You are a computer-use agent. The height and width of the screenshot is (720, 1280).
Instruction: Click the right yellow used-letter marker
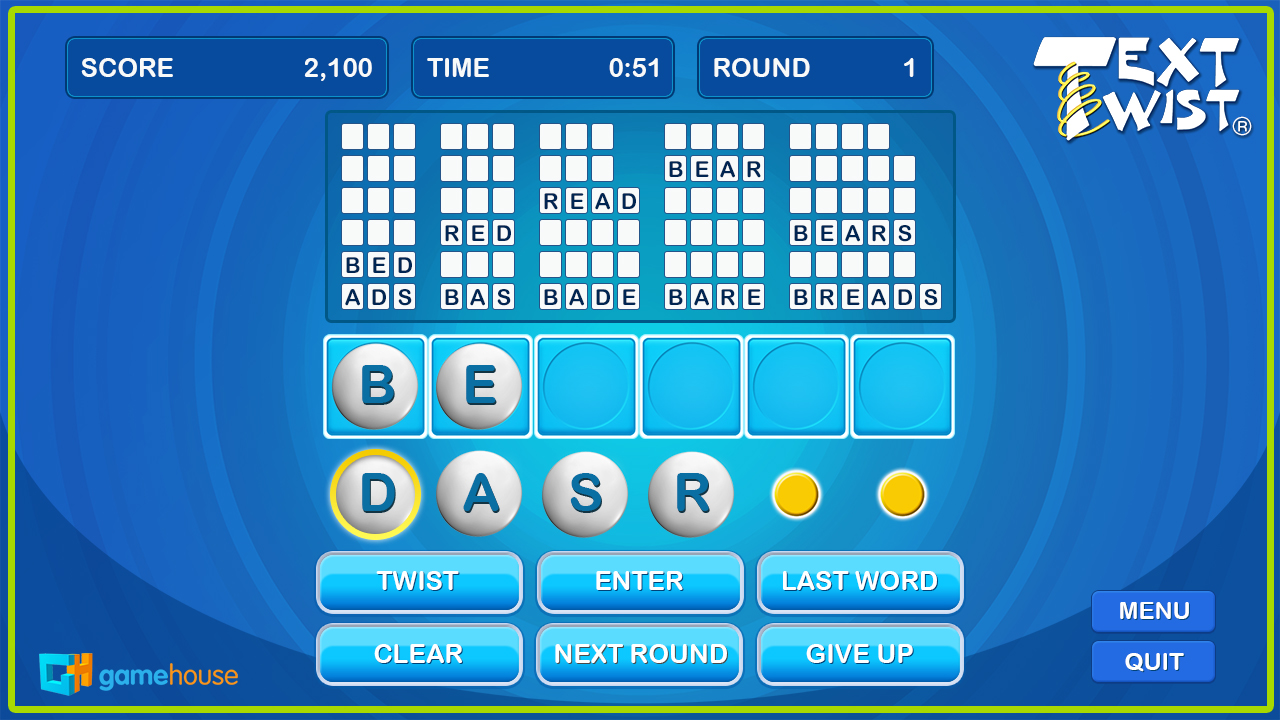point(901,493)
